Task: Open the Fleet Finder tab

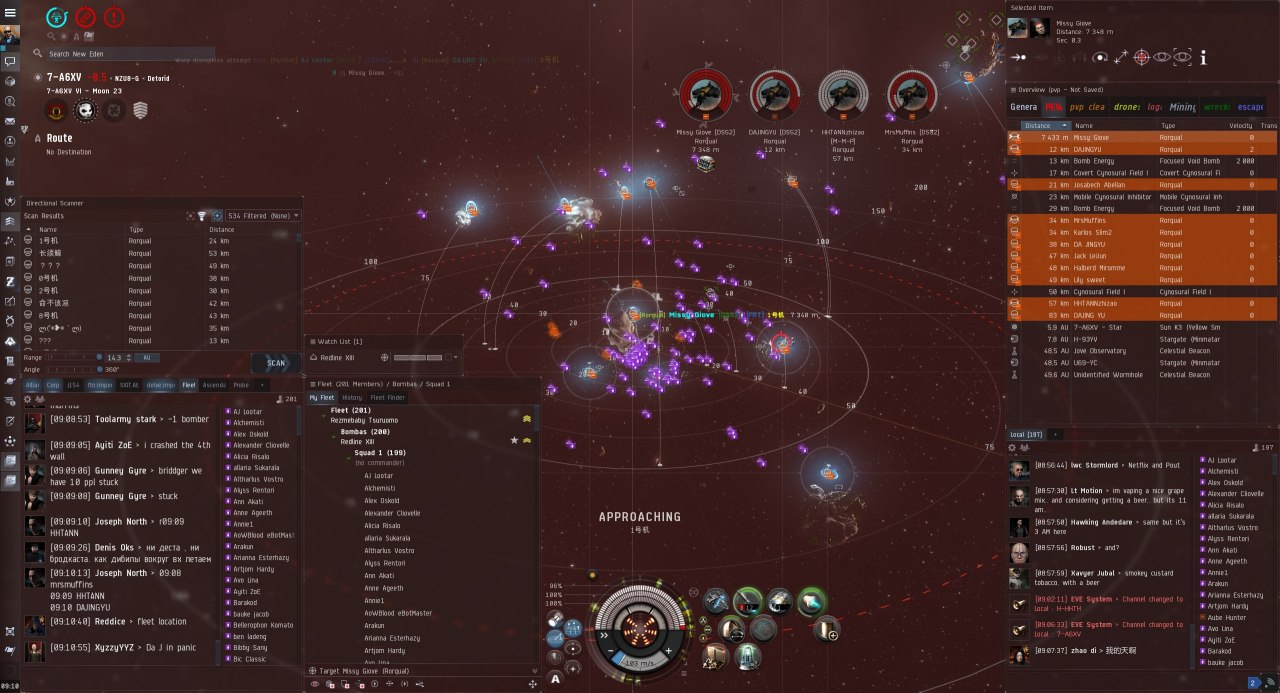Action: pyautogui.click(x=387, y=397)
